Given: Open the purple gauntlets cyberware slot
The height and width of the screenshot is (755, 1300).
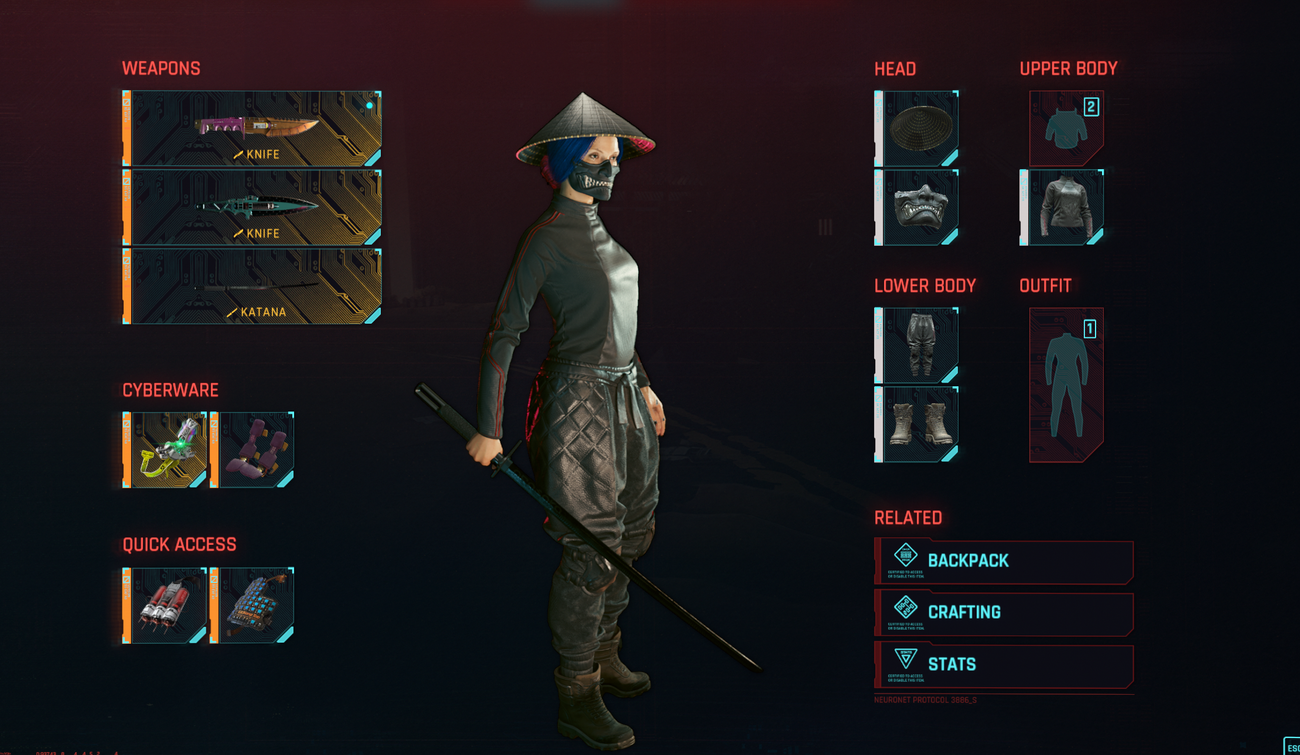Looking at the screenshot, I should tap(252, 449).
